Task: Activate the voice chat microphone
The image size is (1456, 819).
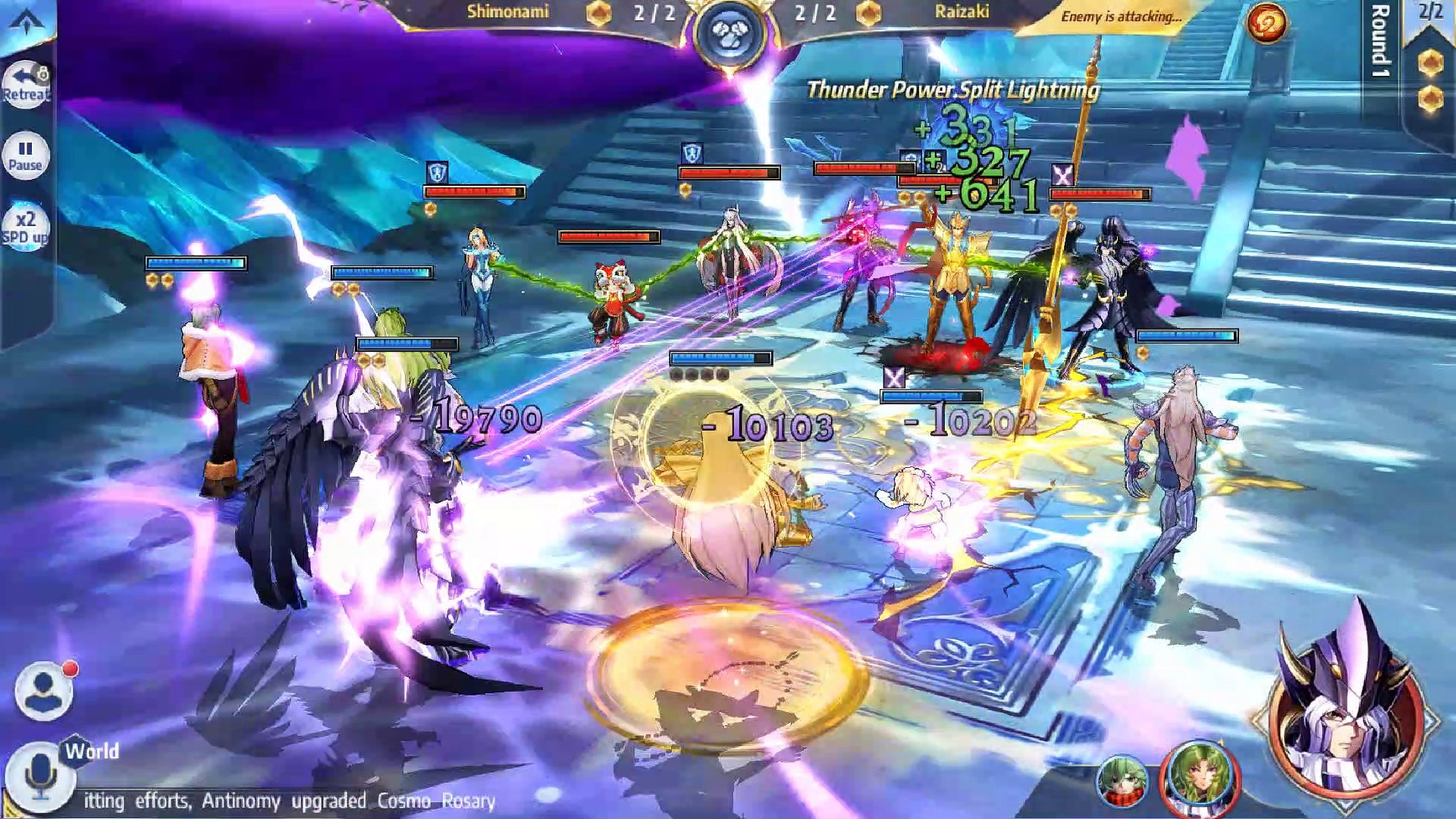Action: coord(40,775)
